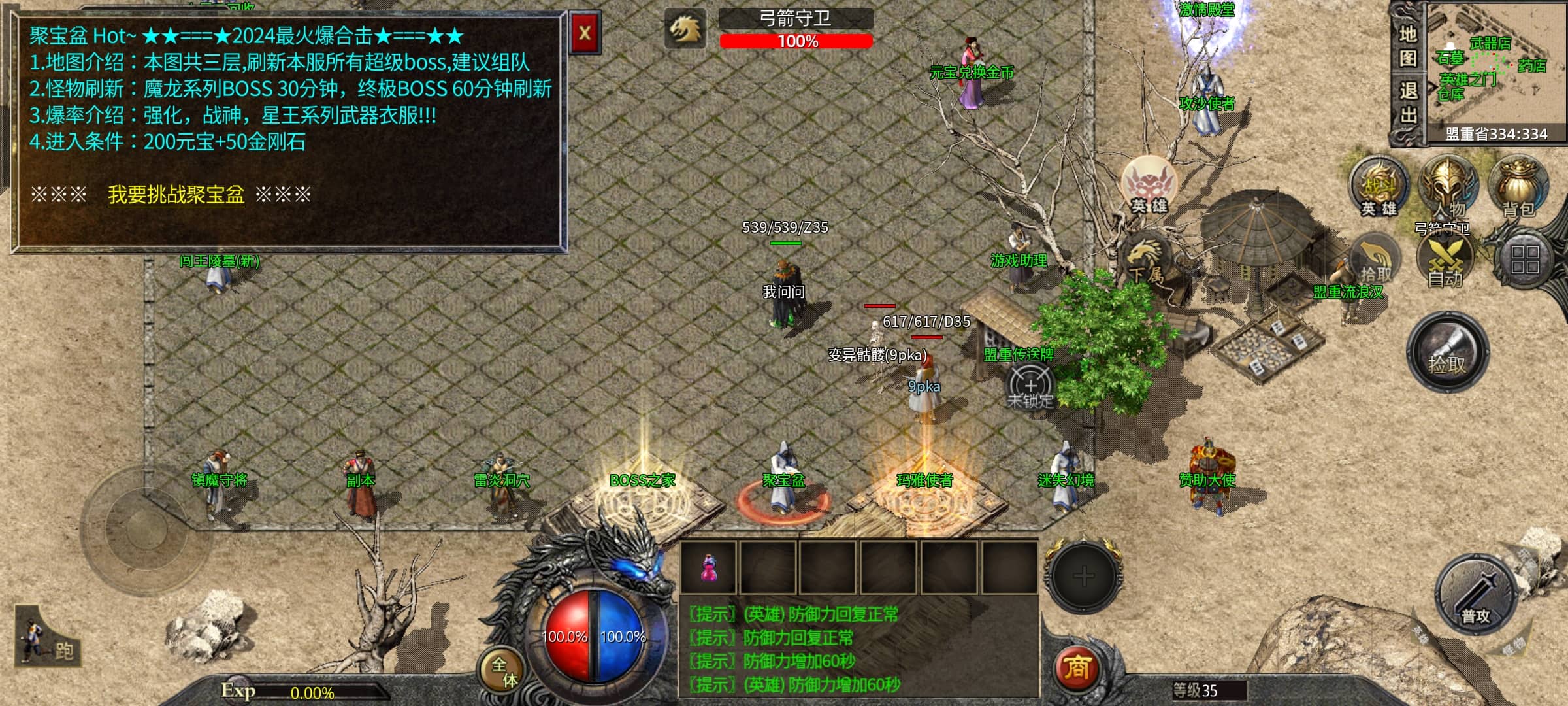Open the 背包 bag icon
The width and height of the screenshot is (1568, 706).
point(1518,186)
